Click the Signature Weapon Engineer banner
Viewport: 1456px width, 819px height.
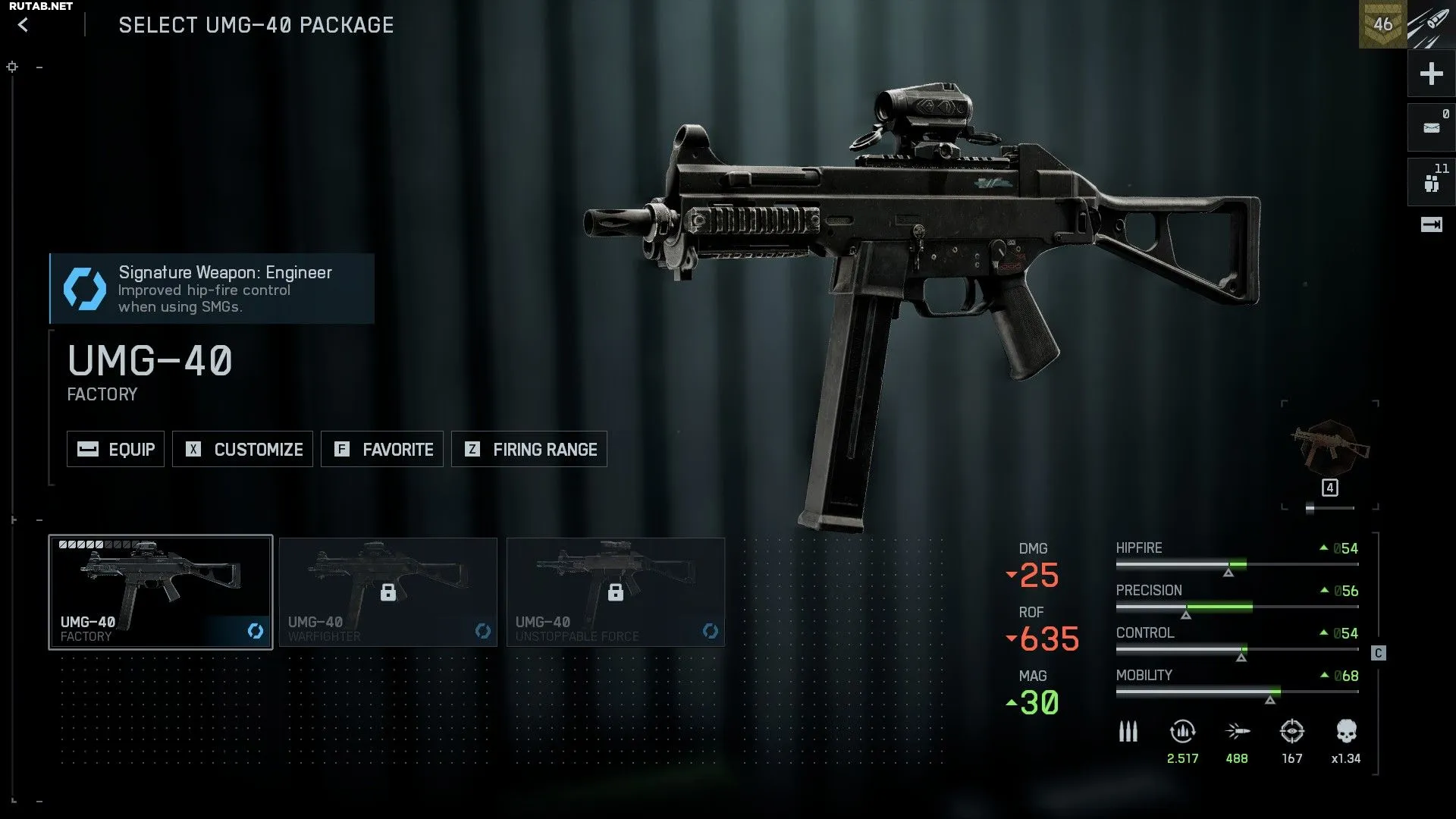click(212, 289)
